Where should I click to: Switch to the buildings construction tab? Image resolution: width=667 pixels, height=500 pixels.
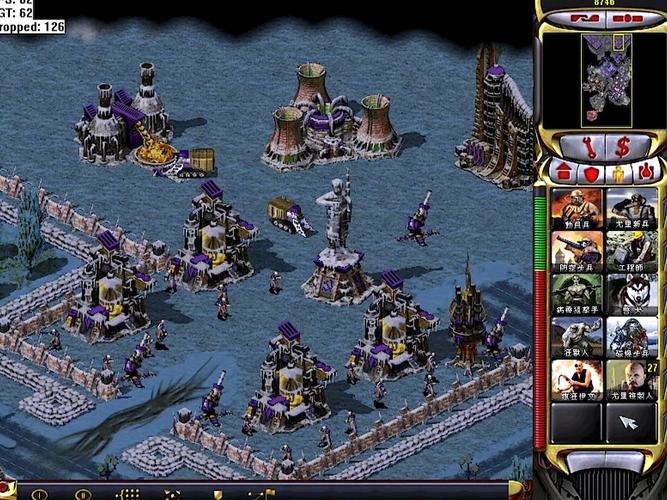(563, 172)
